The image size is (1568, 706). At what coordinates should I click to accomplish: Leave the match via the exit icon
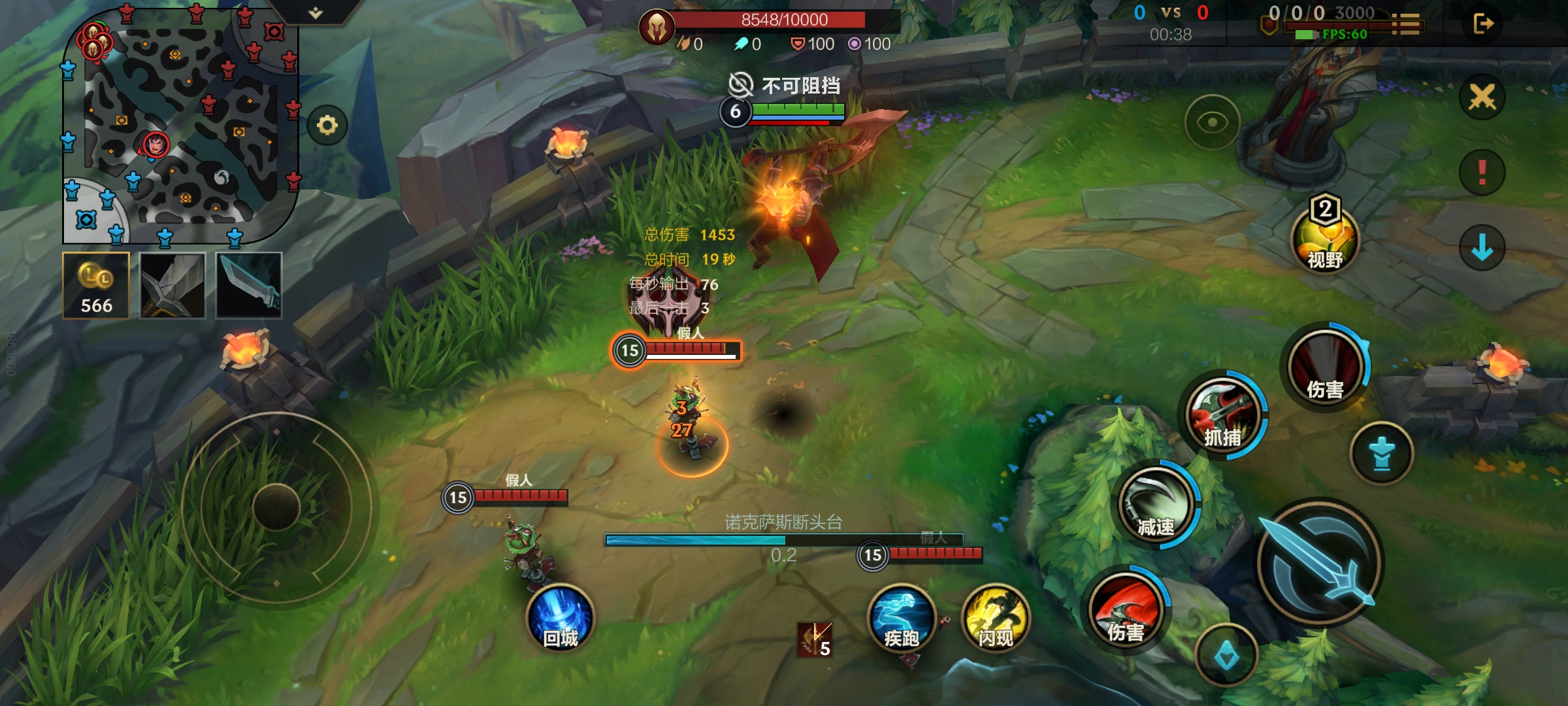[1483, 24]
